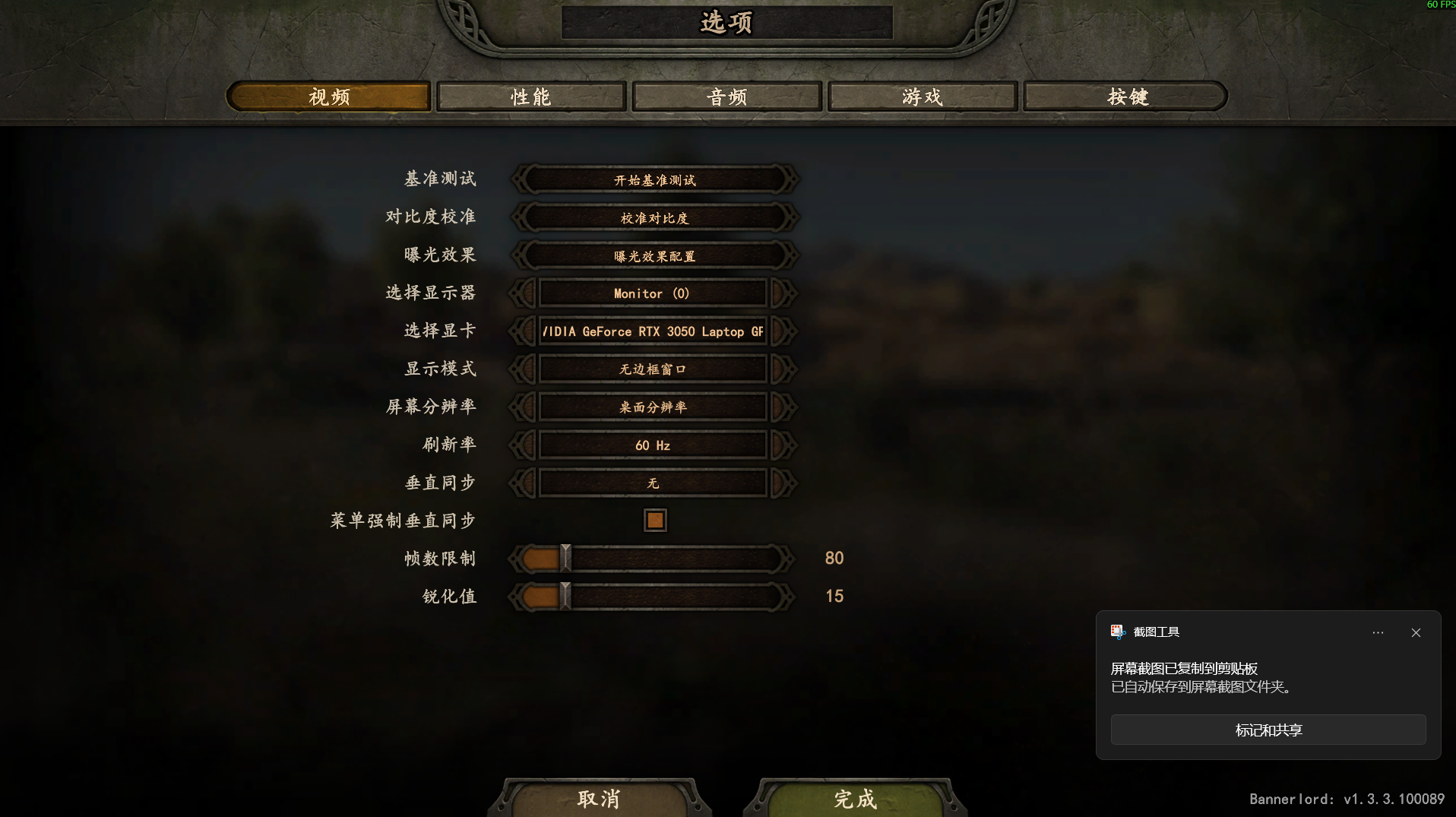
Task: Switch to the 音频 tab
Action: click(x=726, y=97)
